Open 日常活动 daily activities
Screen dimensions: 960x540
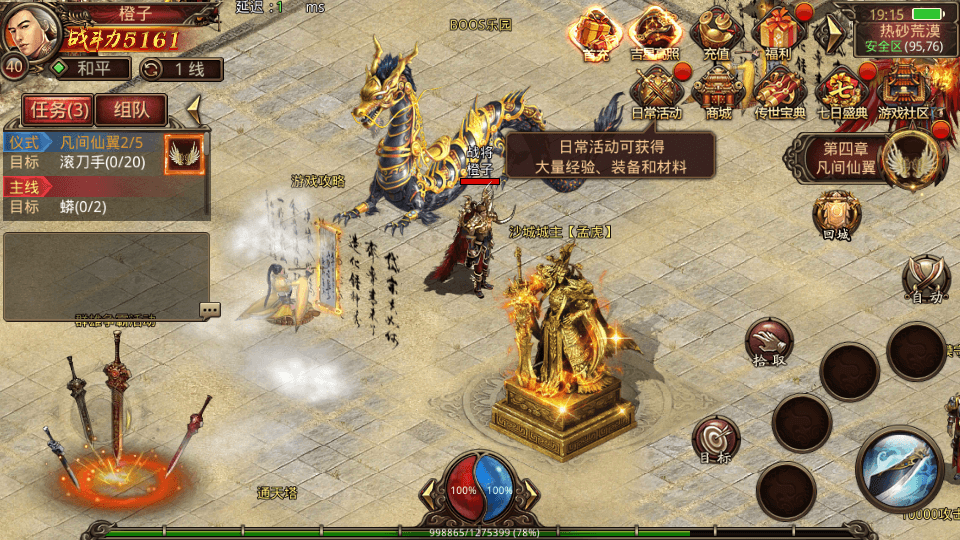pos(657,92)
